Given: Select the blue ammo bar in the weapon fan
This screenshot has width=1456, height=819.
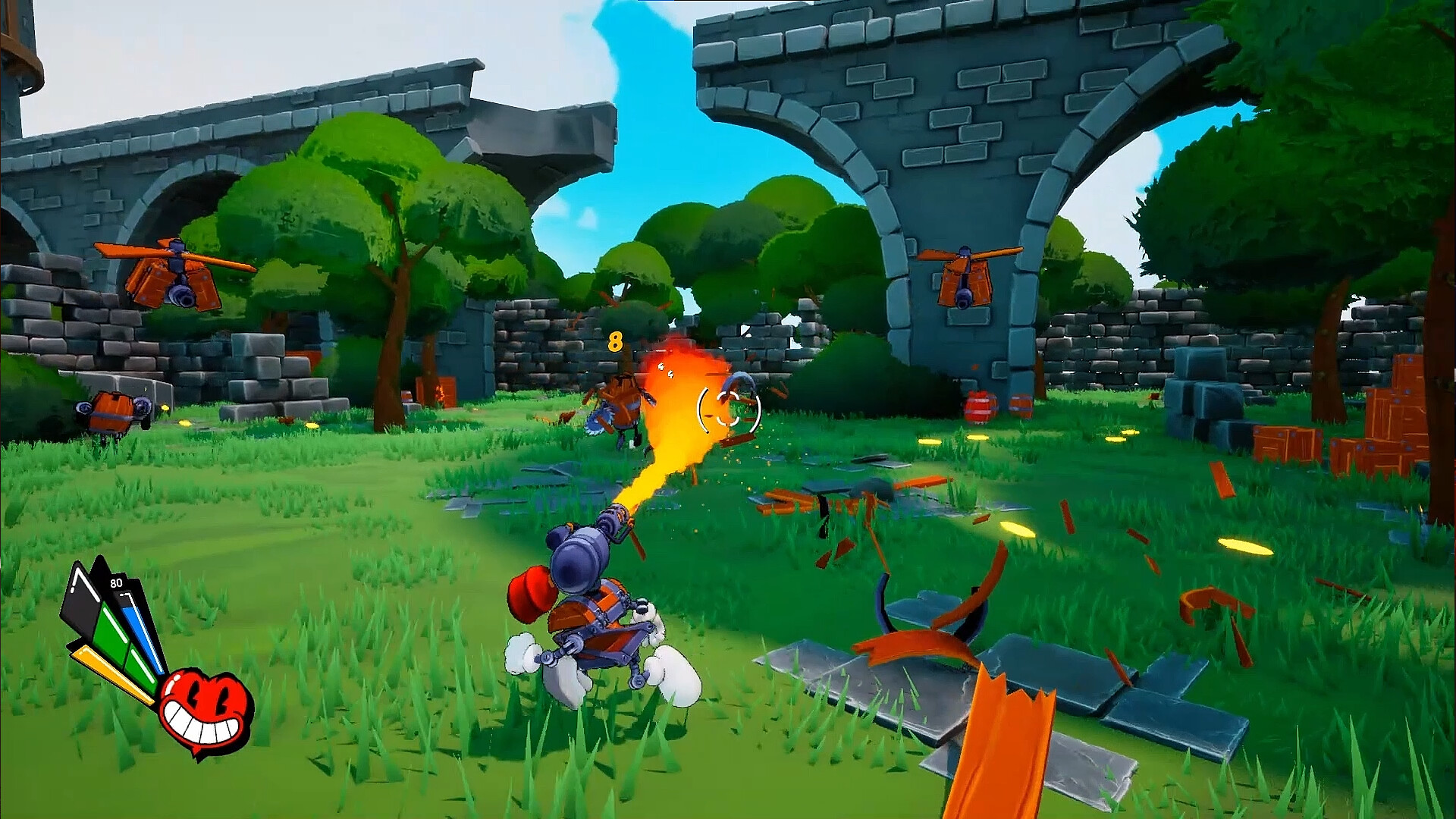Looking at the screenshot, I should click(143, 635).
